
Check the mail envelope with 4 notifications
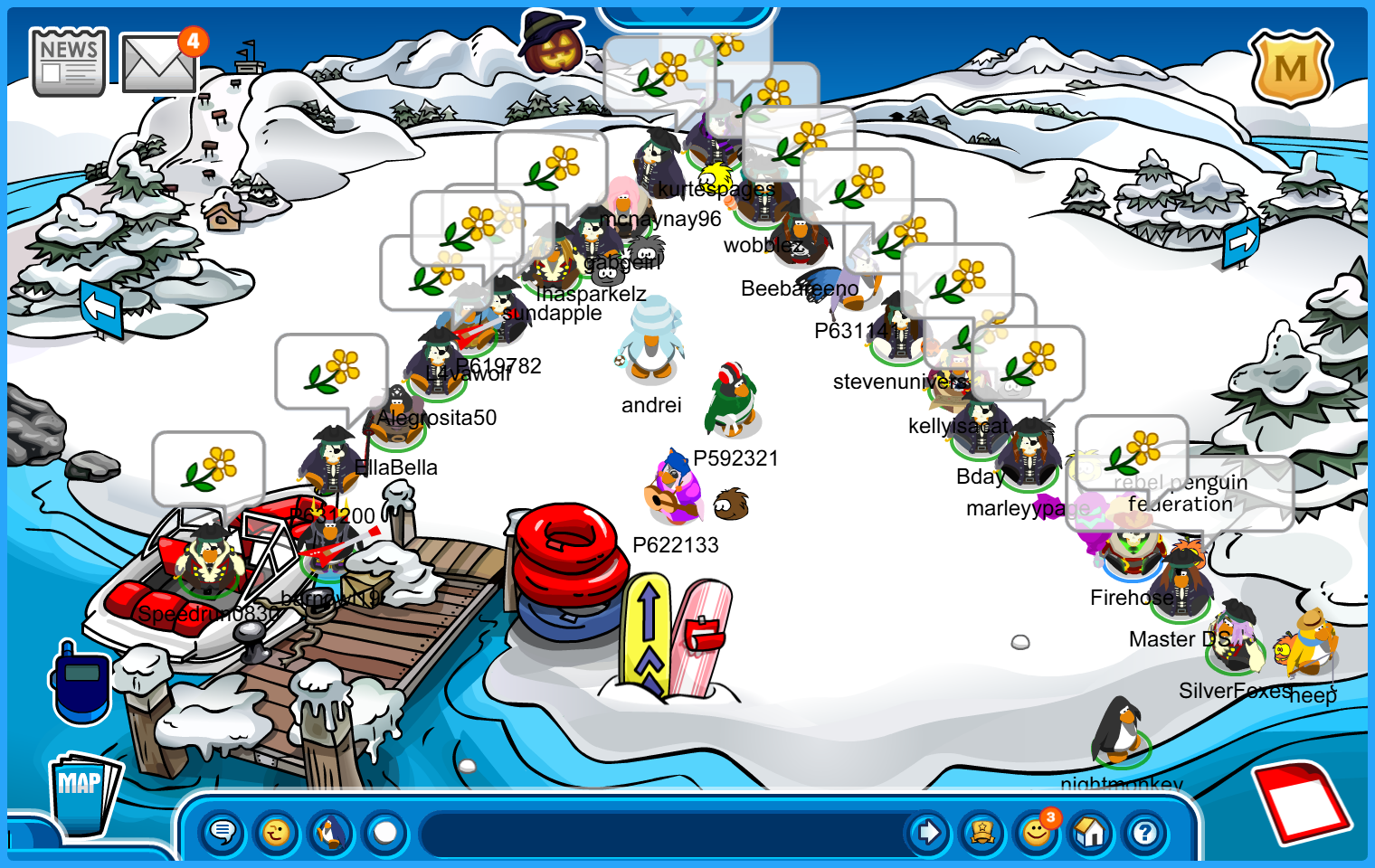click(x=158, y=63)
